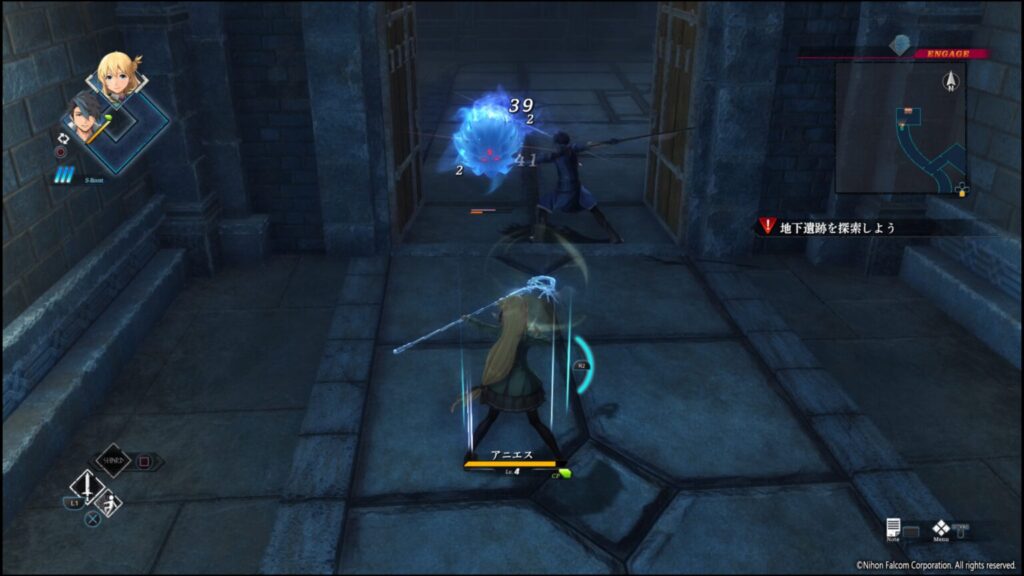Open the Note icon
The height and width of the screenshot is (576, 1024).
(x=893, y=530)
